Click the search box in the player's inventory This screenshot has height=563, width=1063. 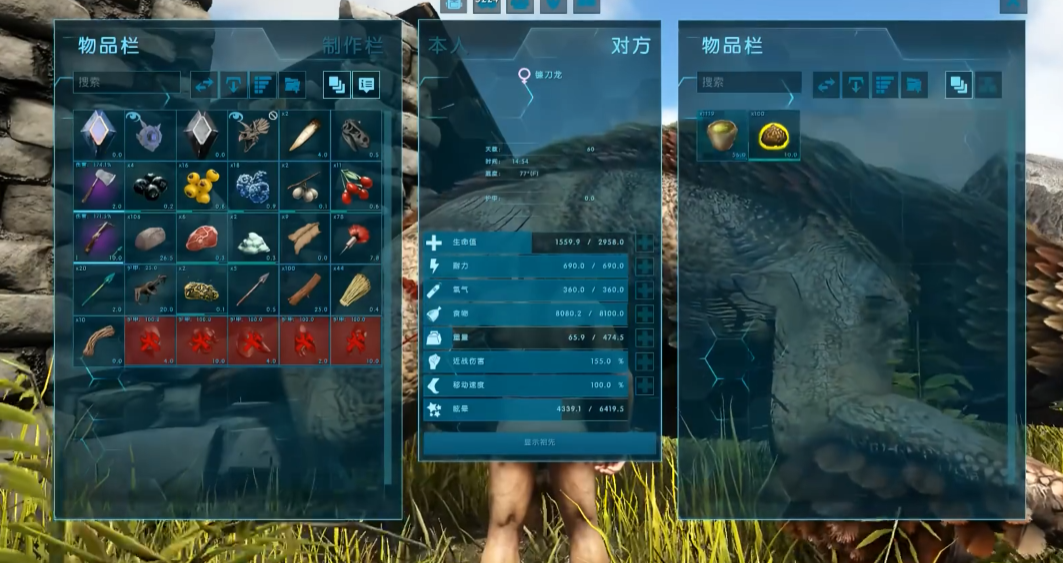coord(127,83)
